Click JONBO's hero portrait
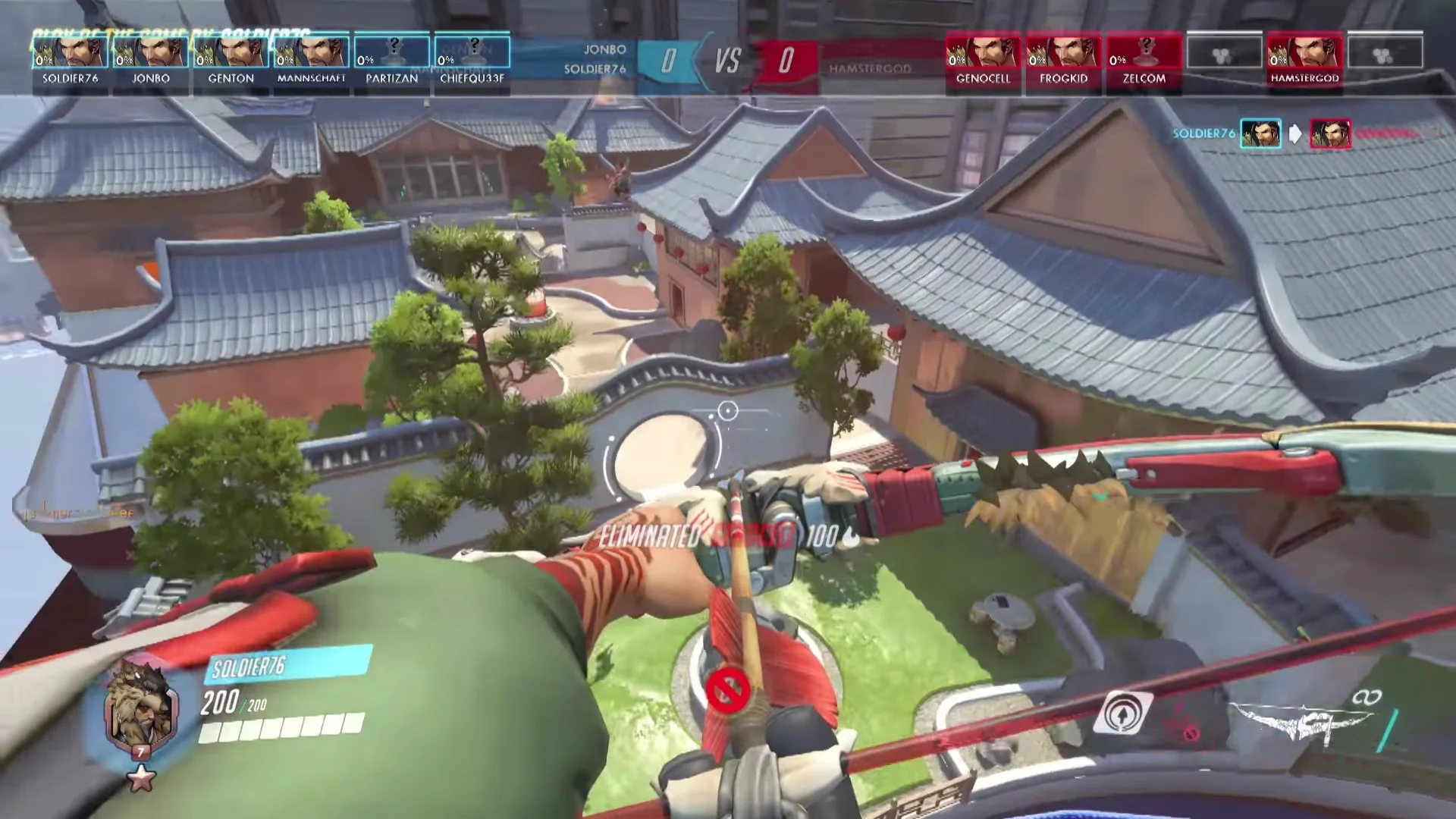 150,52
